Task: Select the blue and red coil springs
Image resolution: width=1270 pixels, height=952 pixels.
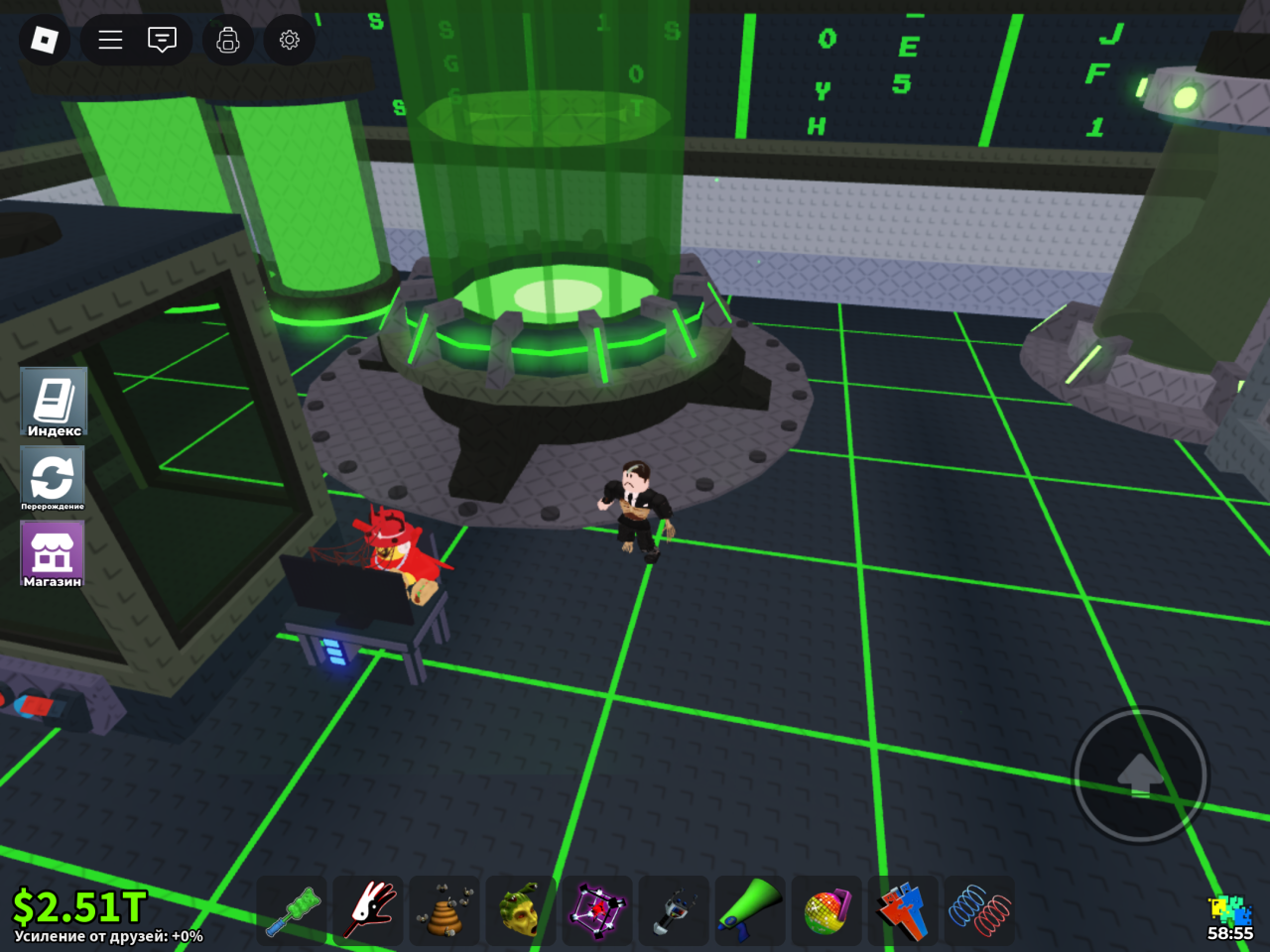Action: 979,910
